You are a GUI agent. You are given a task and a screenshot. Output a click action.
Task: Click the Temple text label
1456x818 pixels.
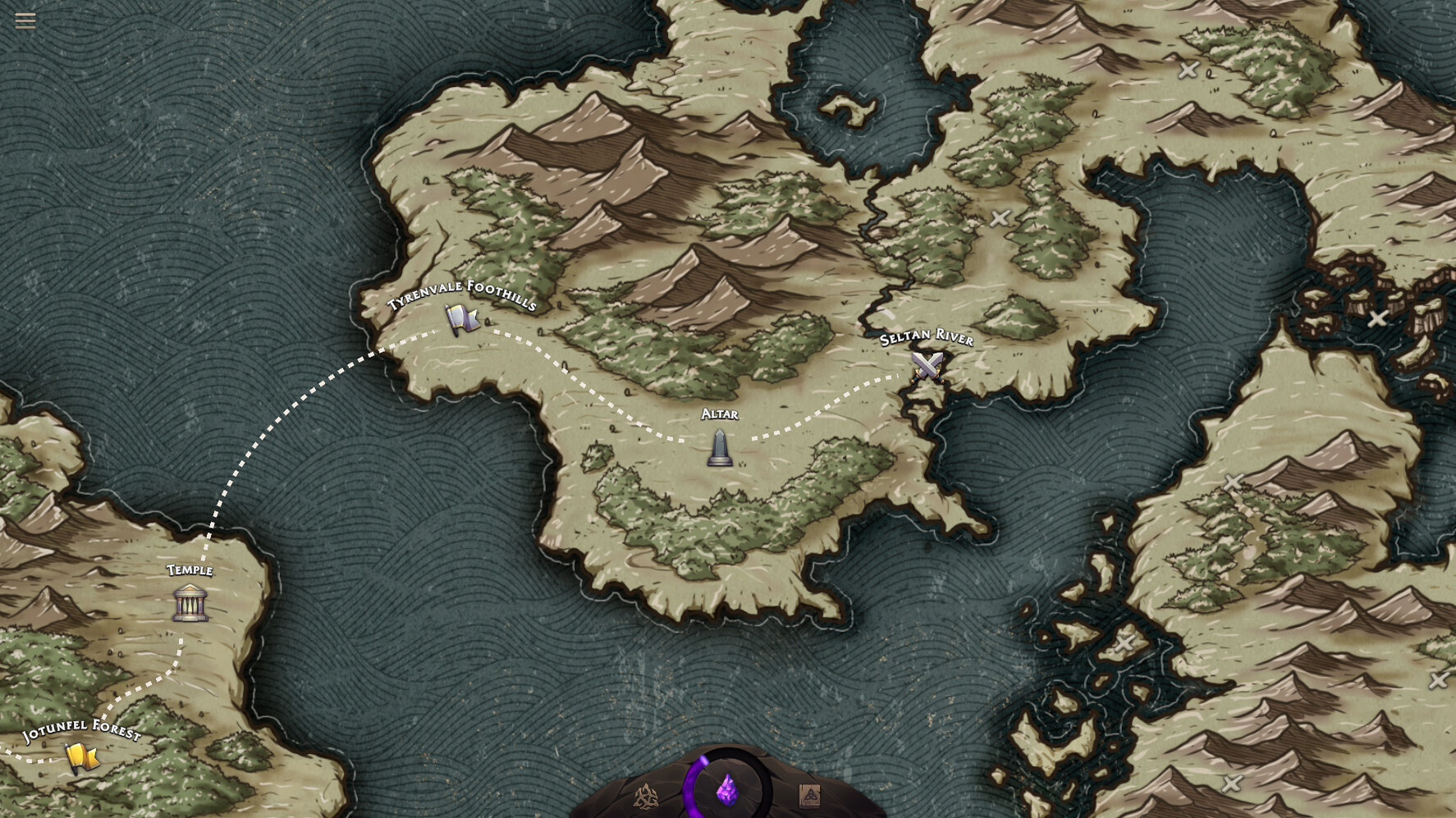pyautogui.click(x=190, y=571)
